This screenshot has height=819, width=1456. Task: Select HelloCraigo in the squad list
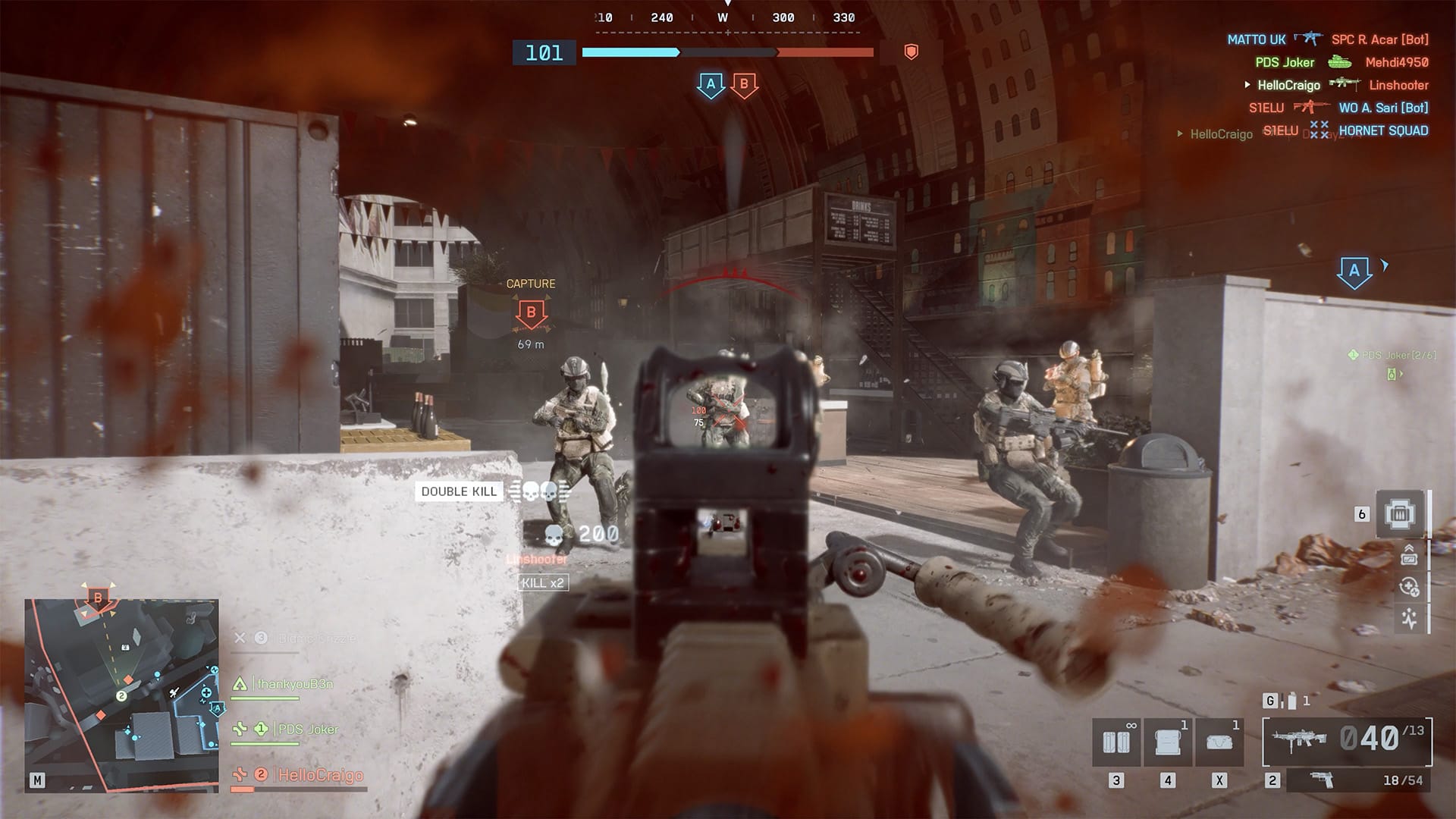[x=320, y=775]
